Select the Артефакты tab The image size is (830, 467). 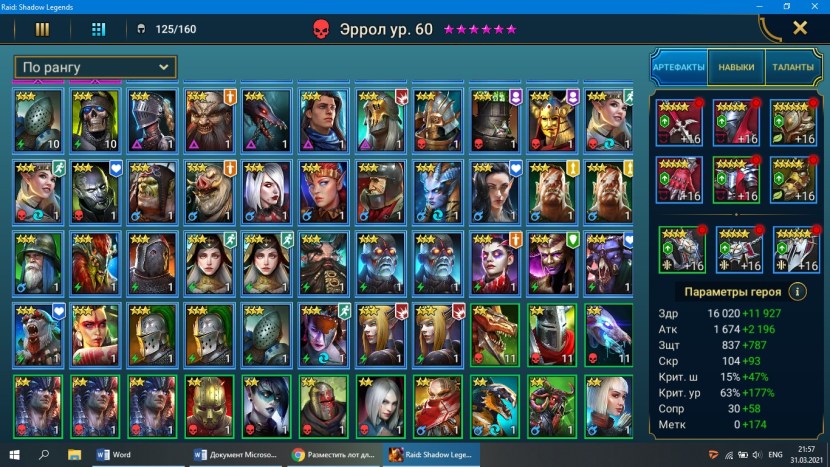click(677, 66)
